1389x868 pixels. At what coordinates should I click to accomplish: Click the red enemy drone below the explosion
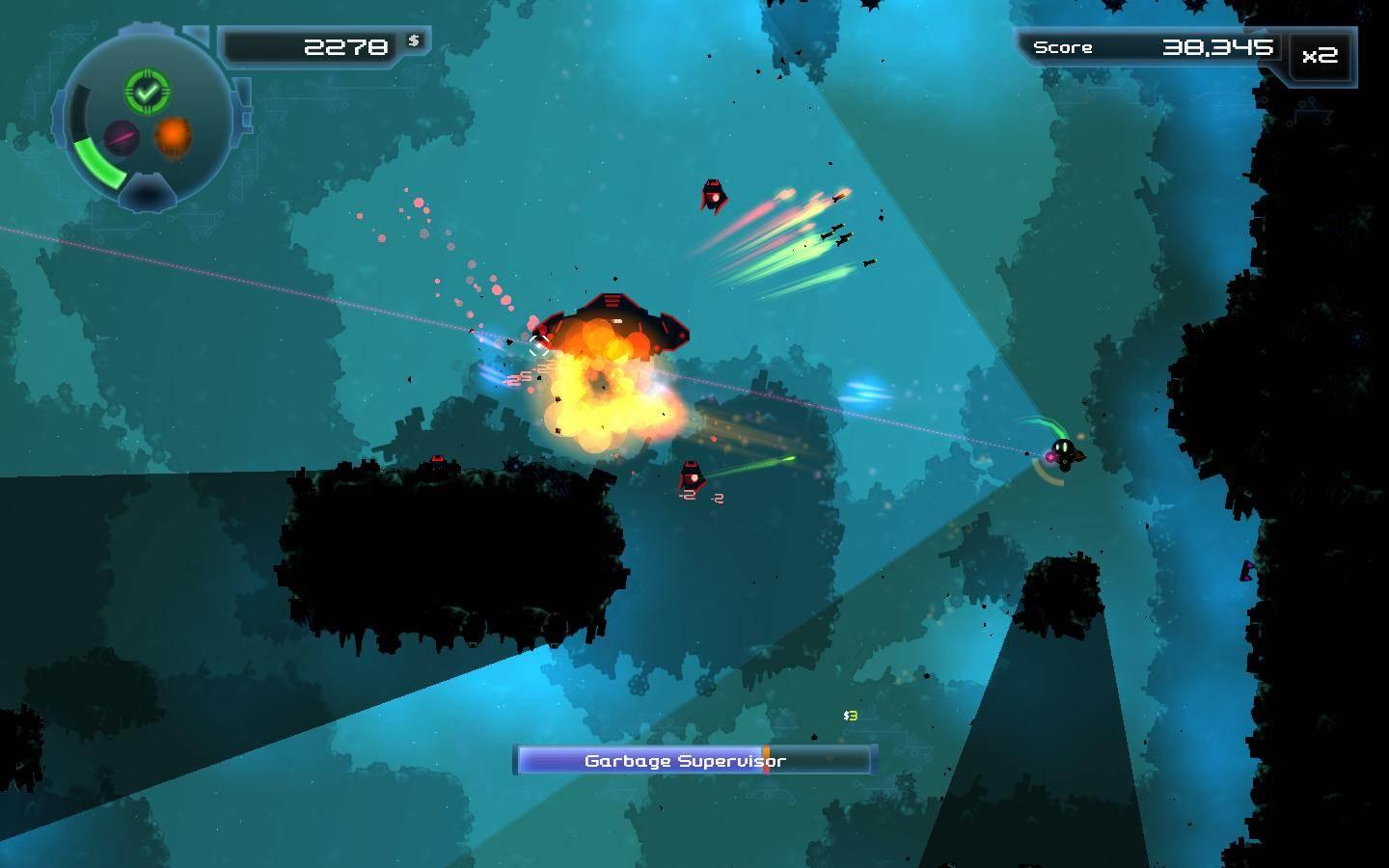point(694,473)
